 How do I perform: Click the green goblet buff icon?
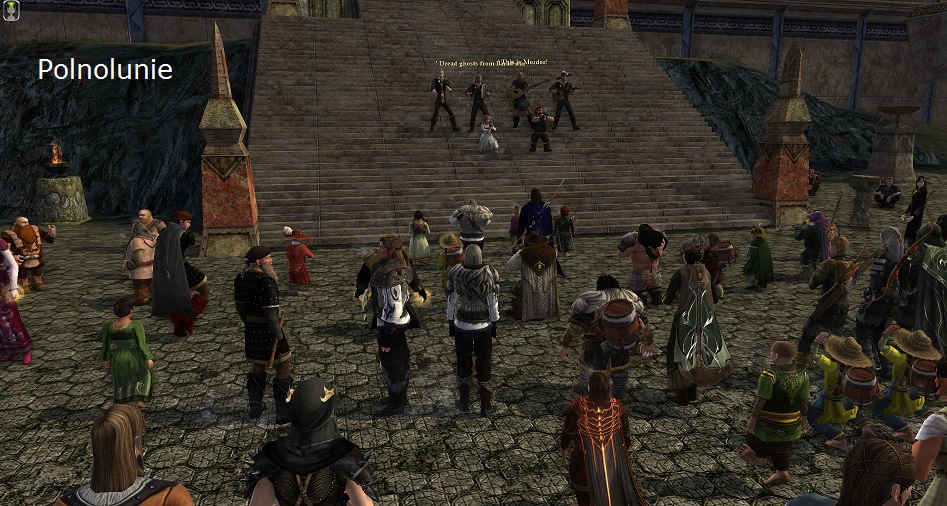pos(12,9)
